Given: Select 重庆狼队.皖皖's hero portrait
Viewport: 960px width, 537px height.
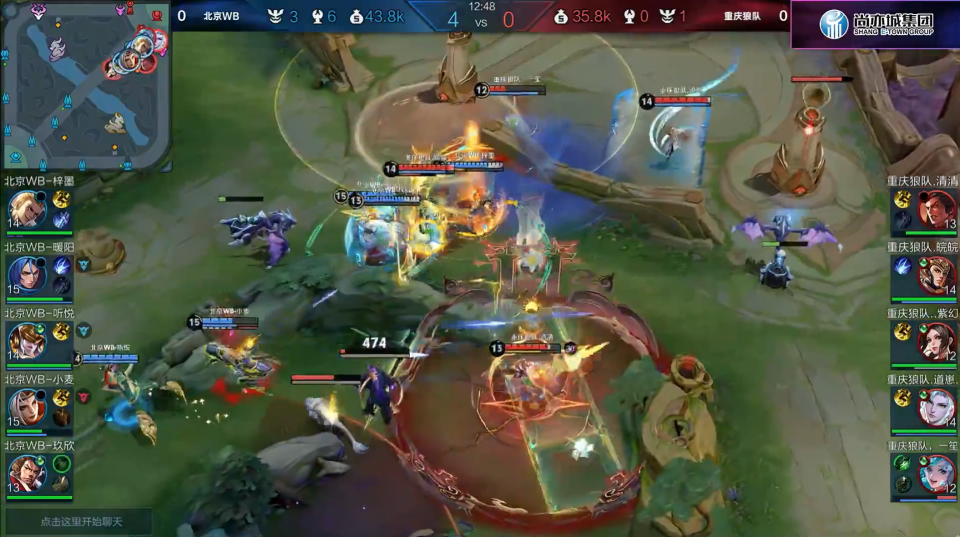Looking at the screenshot, I should point(937,275).
